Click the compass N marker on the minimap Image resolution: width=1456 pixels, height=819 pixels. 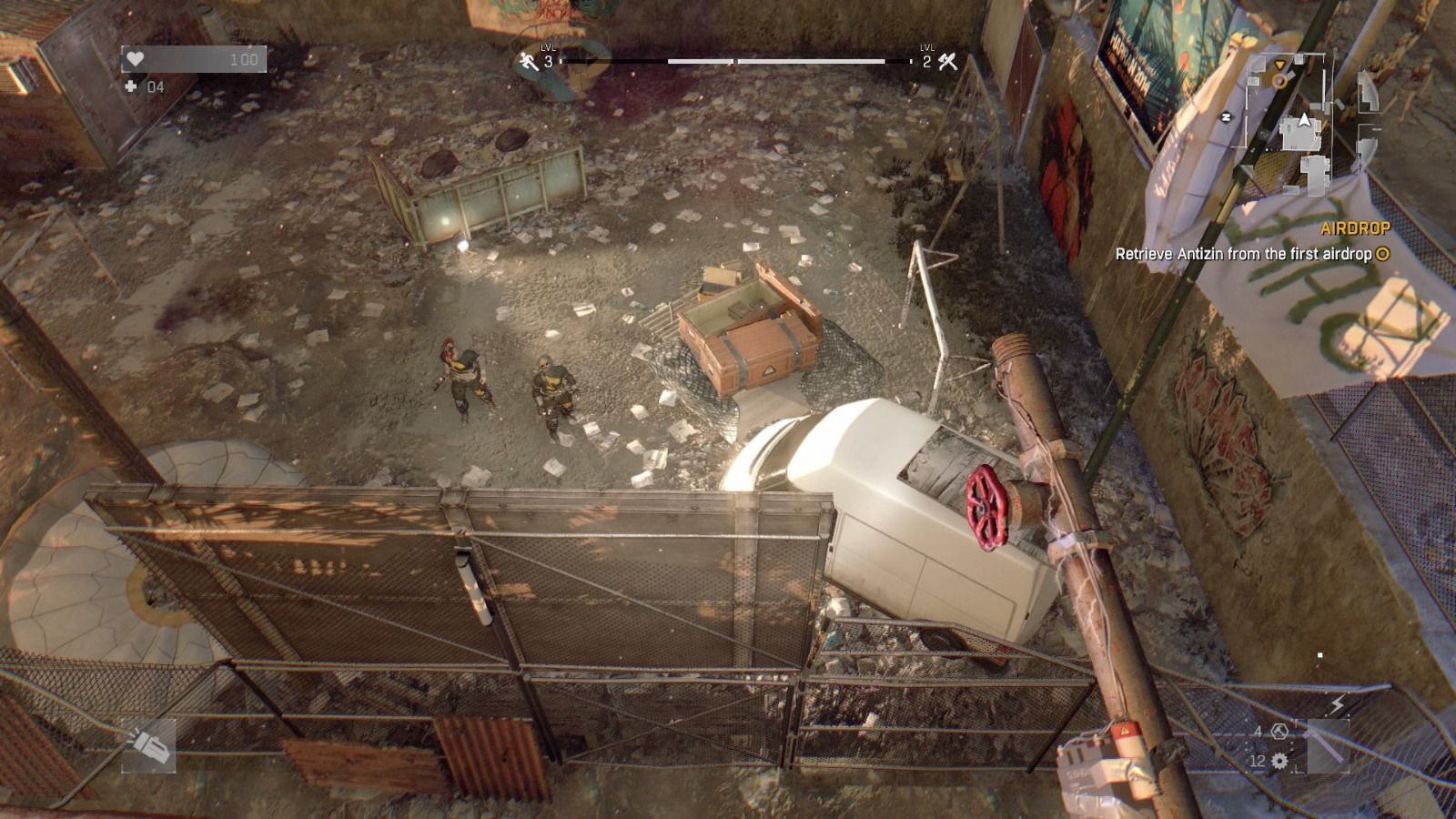click(1226, 116)
